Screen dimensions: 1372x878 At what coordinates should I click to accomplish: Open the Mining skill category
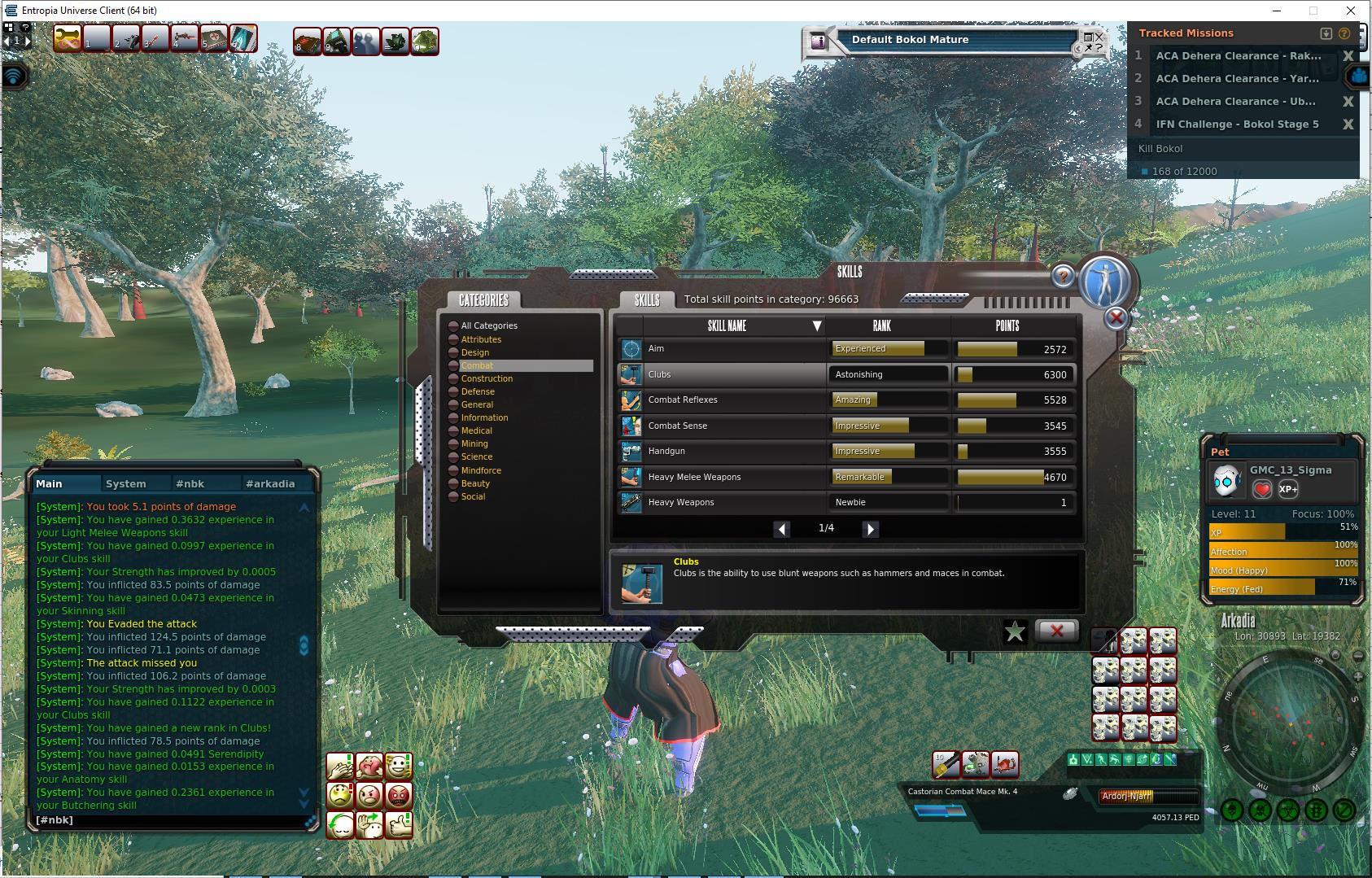pos(474,443)
